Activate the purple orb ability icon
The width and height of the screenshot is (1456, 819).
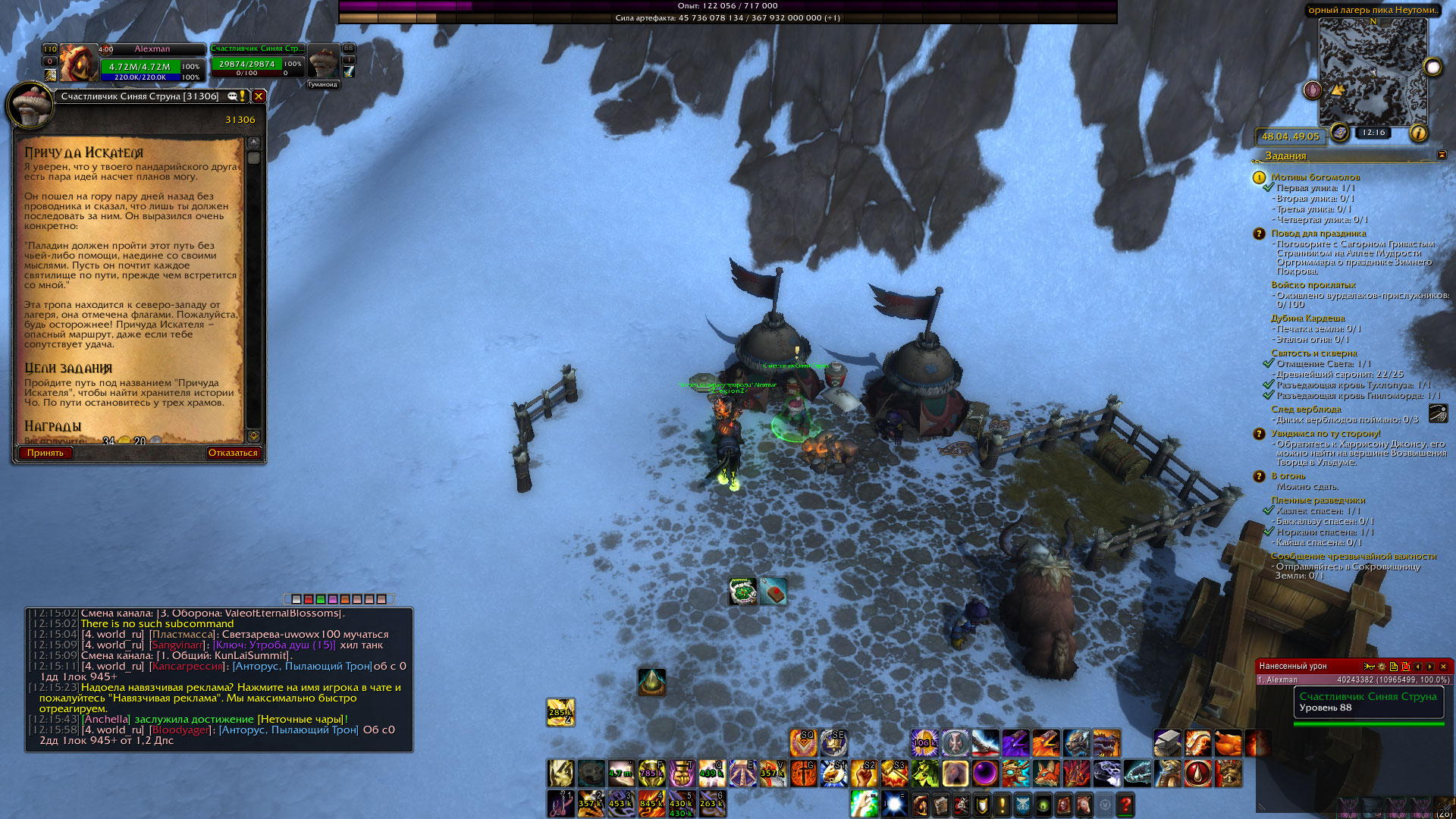click(985, 773)
